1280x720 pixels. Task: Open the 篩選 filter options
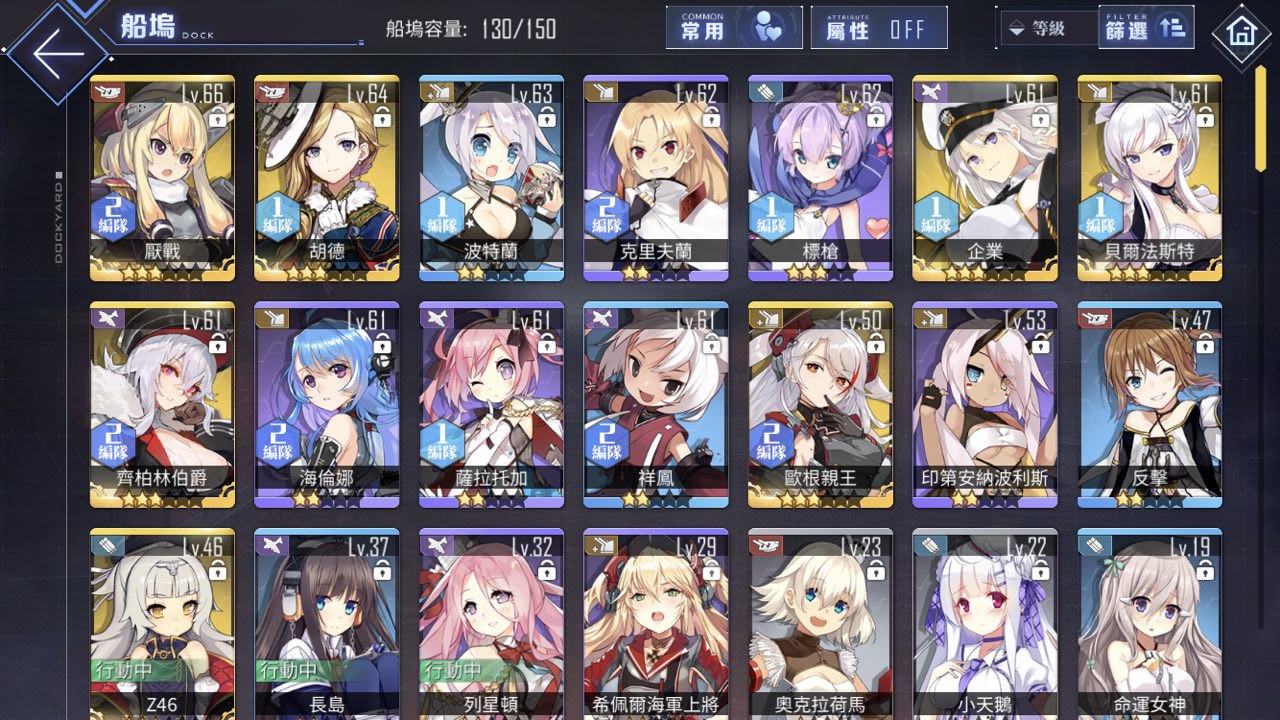point(1146,28)
